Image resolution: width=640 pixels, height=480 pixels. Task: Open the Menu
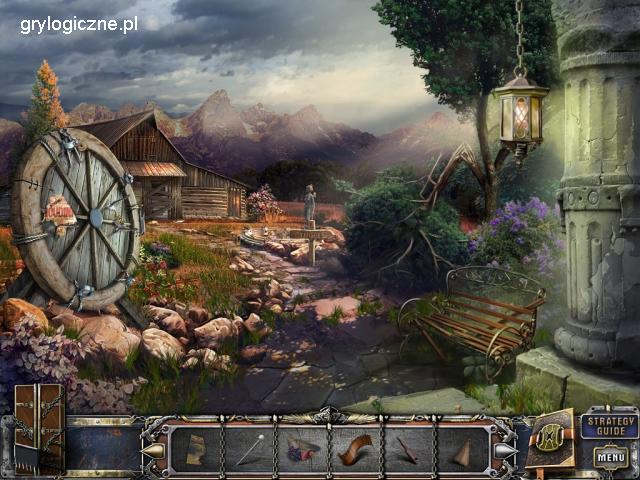[610, 457]
